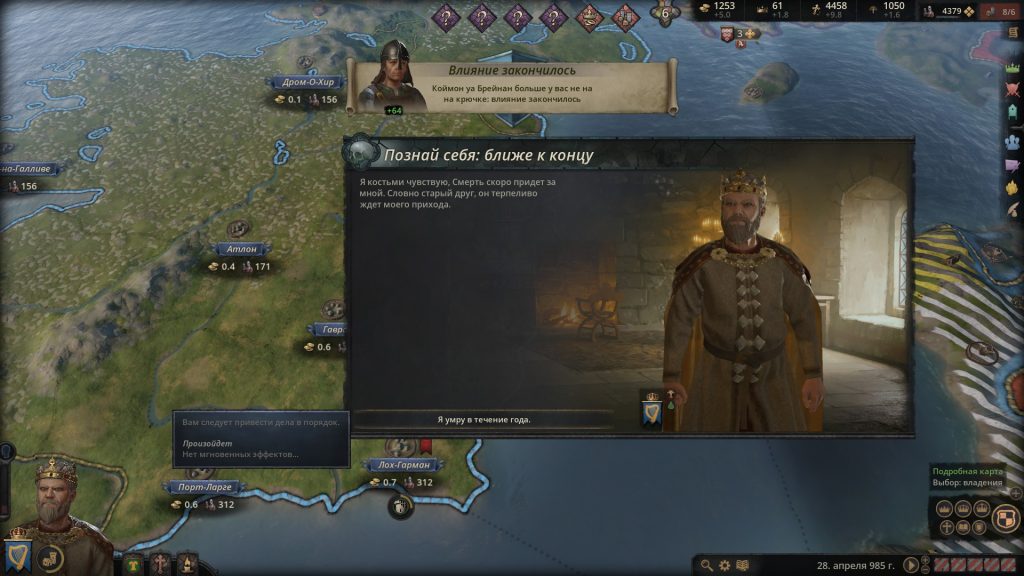Open the gear settings menu

click(x=724, y=565)
